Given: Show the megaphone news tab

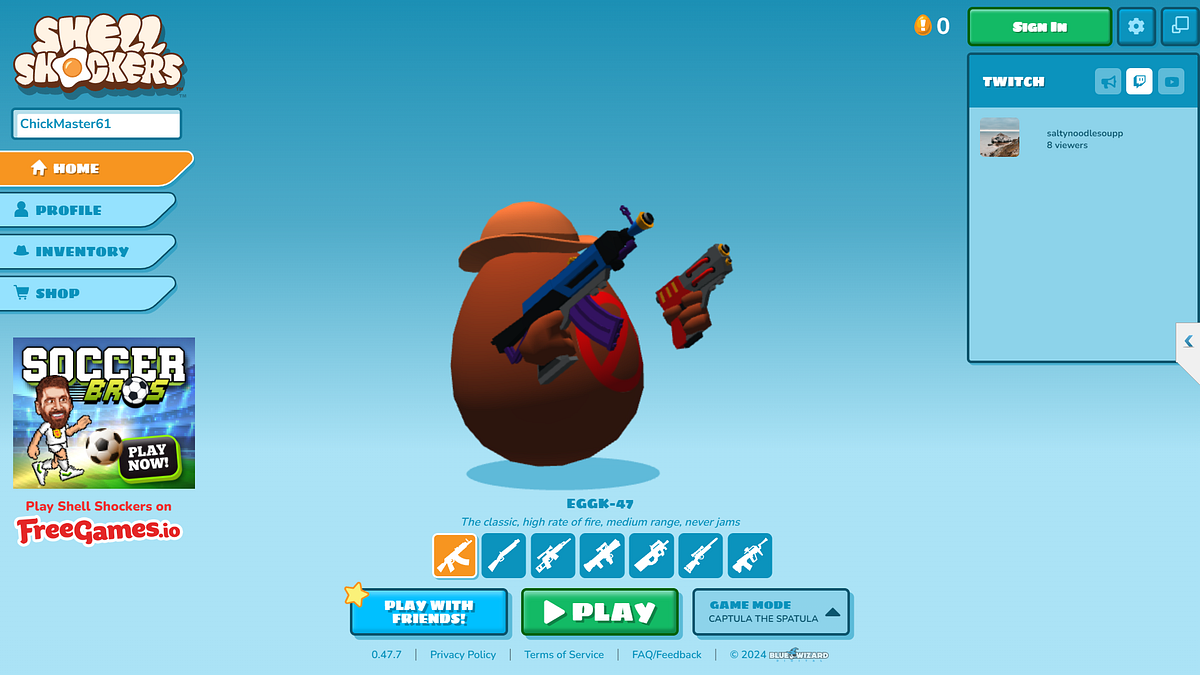Looking at the screenshot, I should pyautogui.click(x=1108, y=82).
